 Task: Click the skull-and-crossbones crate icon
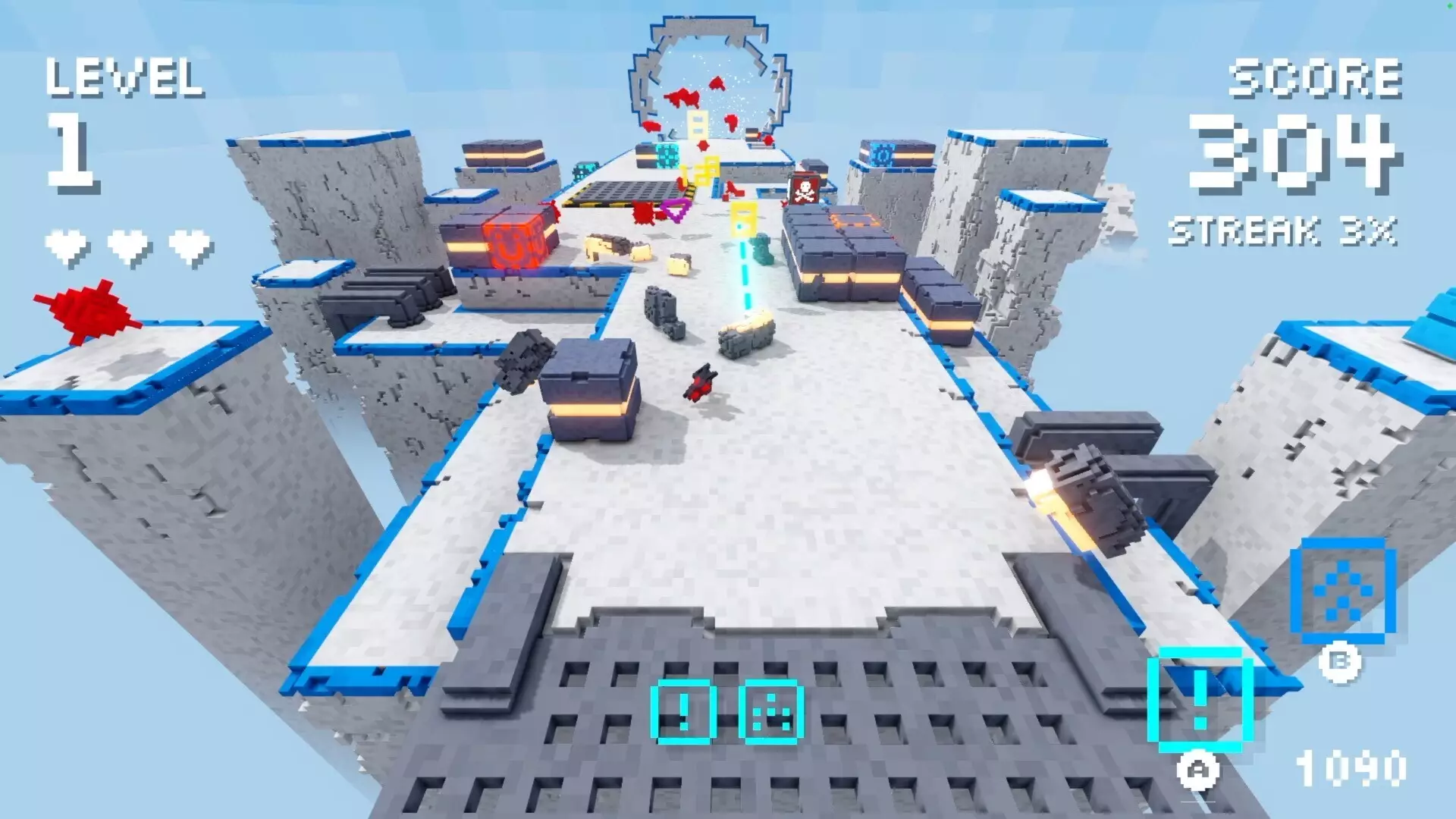pos(806,188)
